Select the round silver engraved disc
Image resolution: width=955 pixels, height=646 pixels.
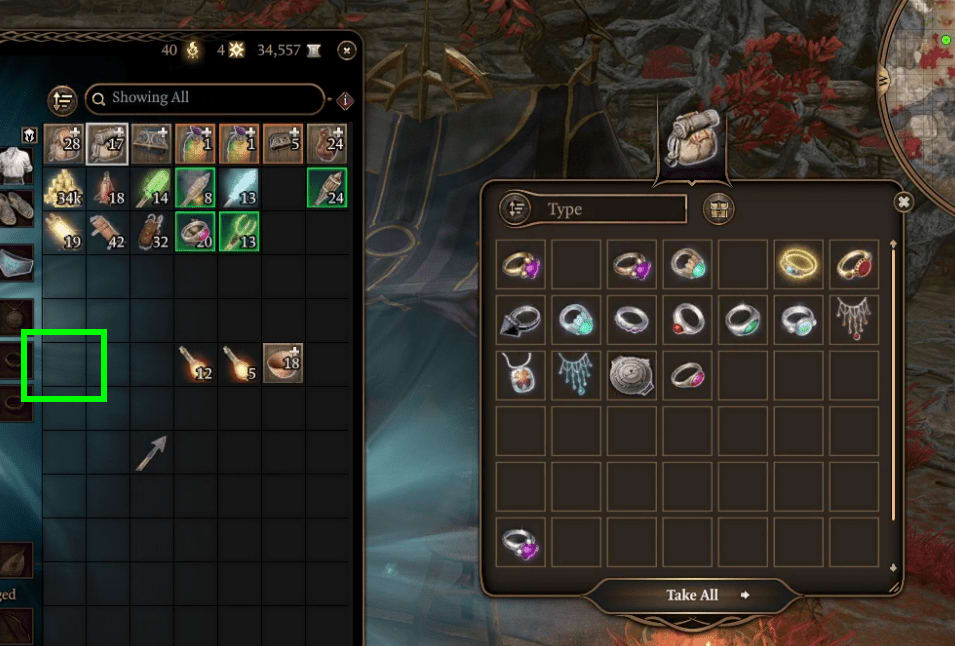632,375
